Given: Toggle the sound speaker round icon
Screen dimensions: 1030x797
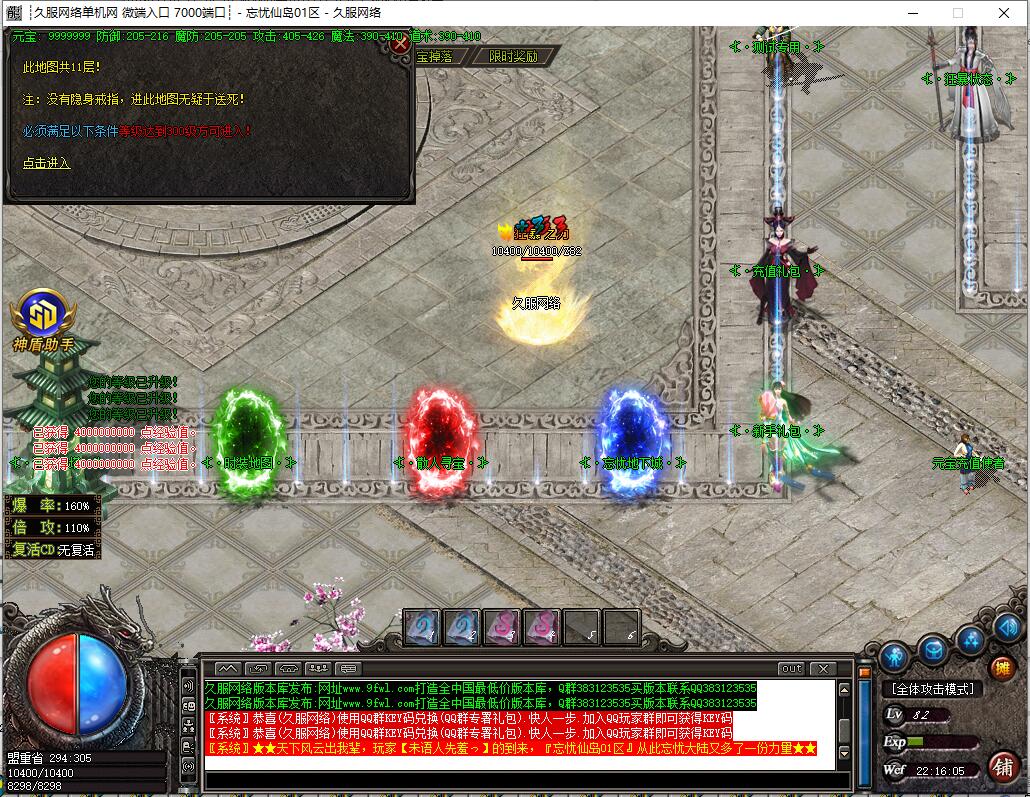Looking at the screenshot, I should click(1008, 628).
